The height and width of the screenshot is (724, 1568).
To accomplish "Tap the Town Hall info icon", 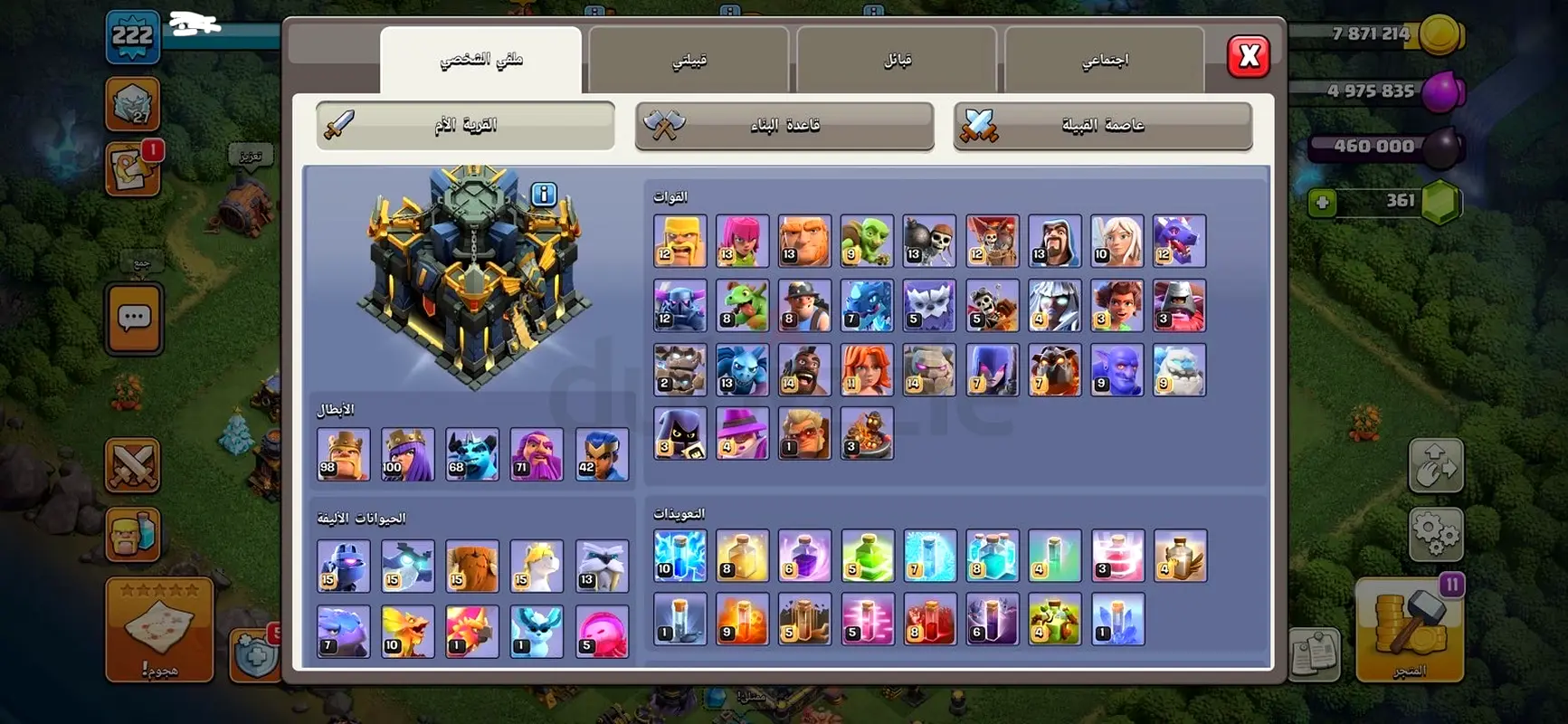I will click(x=542, y=194).
